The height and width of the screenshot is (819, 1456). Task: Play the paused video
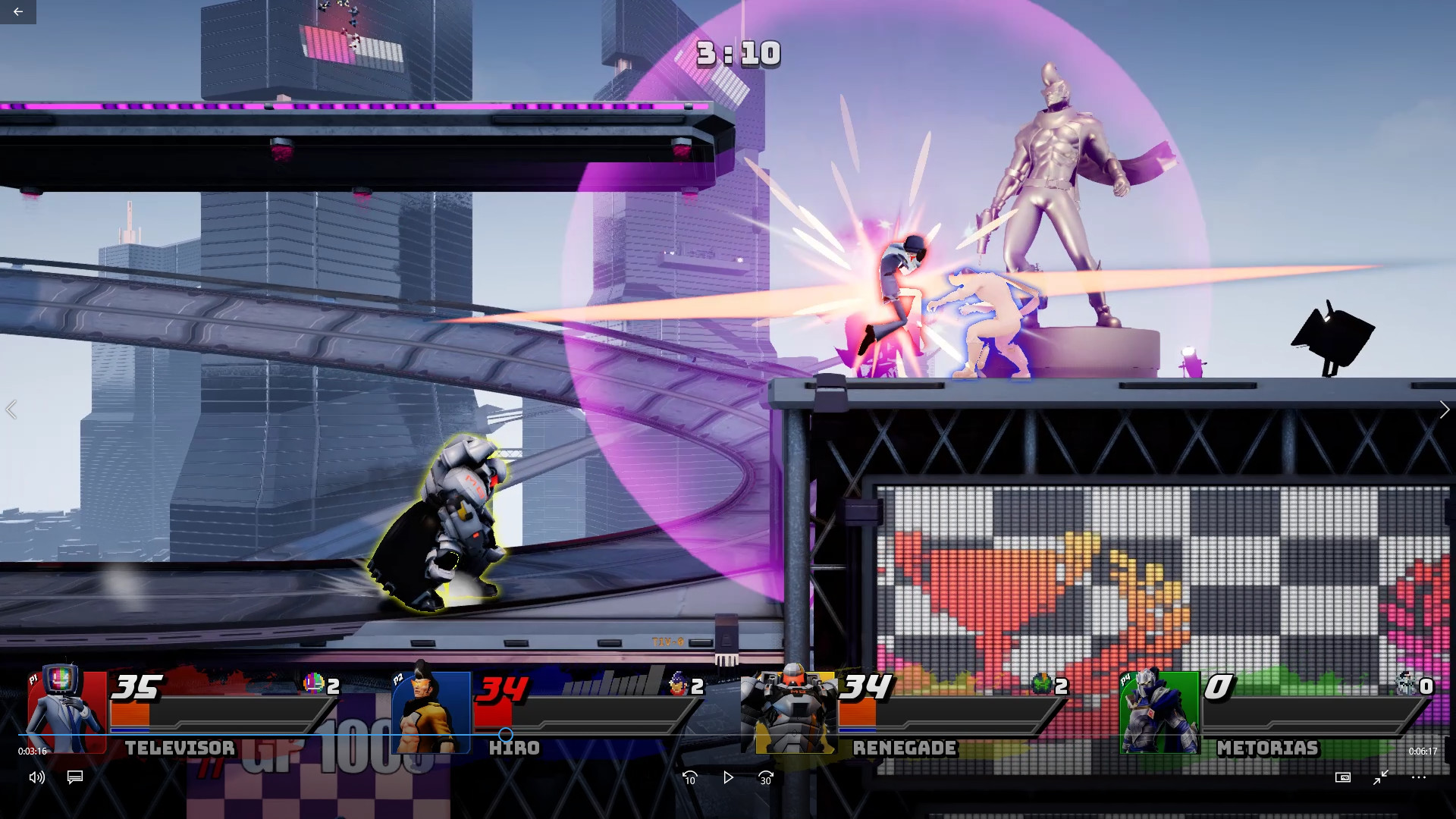pyautogui.click(x=727, y=778)
